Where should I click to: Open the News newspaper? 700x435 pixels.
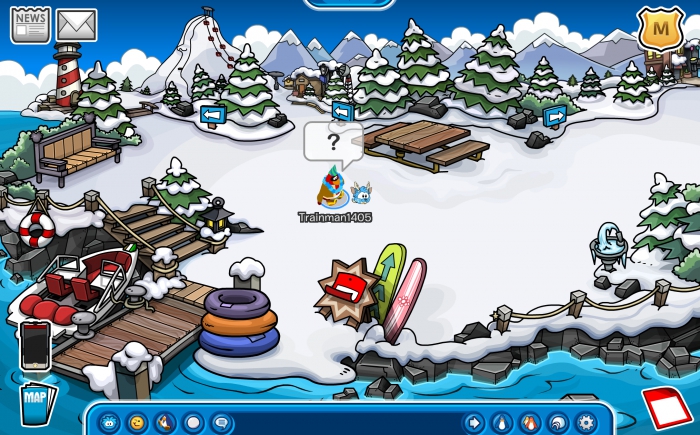click(x=30, y=24)
